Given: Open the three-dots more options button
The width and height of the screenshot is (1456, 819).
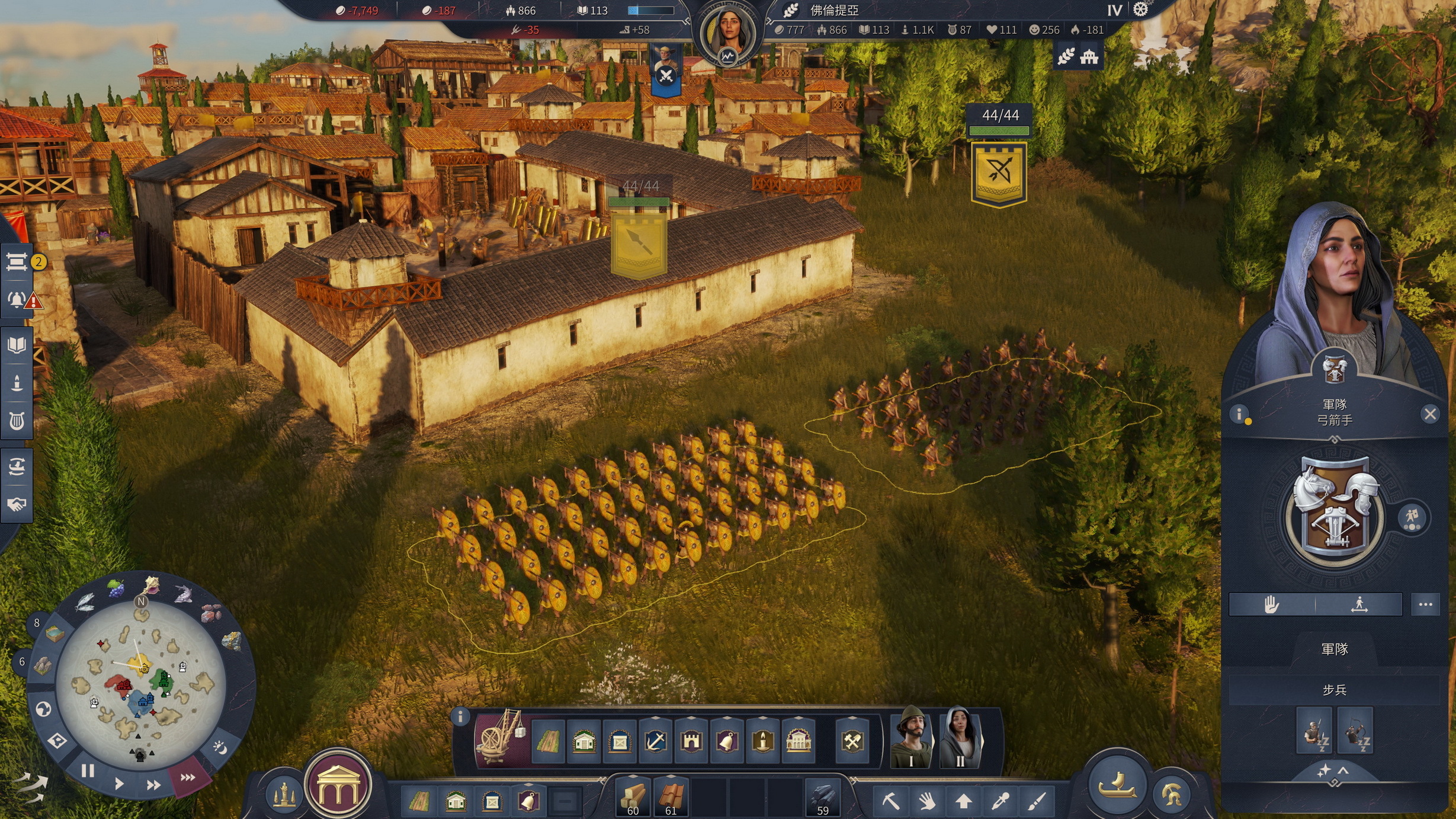Looking at the screenshot, I should tap(1425, 604).
